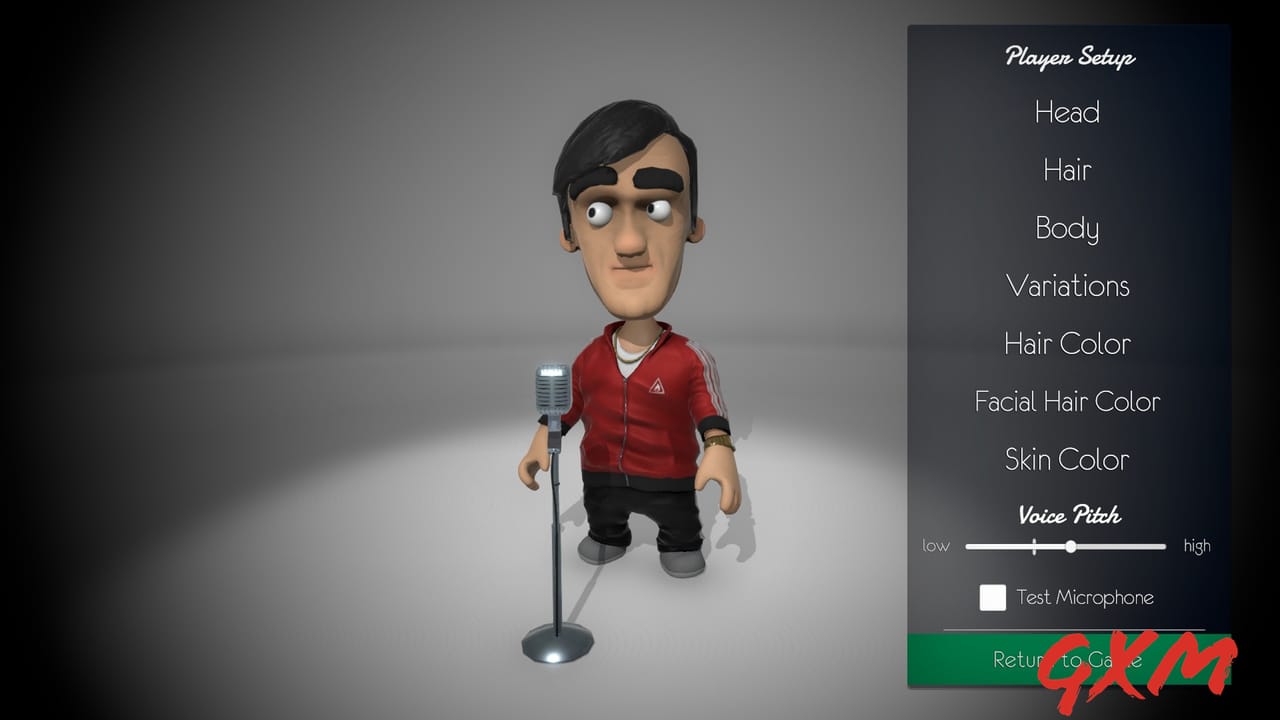Click the 'high' end of Voice Pitch
This screenshot has height=720, width=1280.
coord(1196,546)
